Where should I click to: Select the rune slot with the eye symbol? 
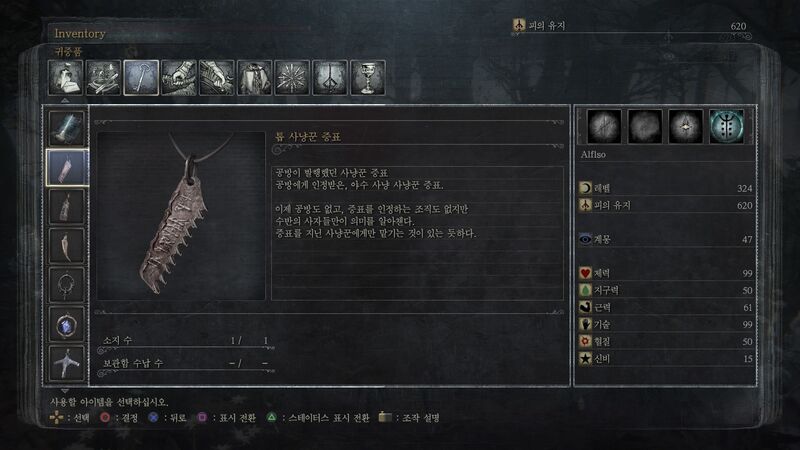685,126
